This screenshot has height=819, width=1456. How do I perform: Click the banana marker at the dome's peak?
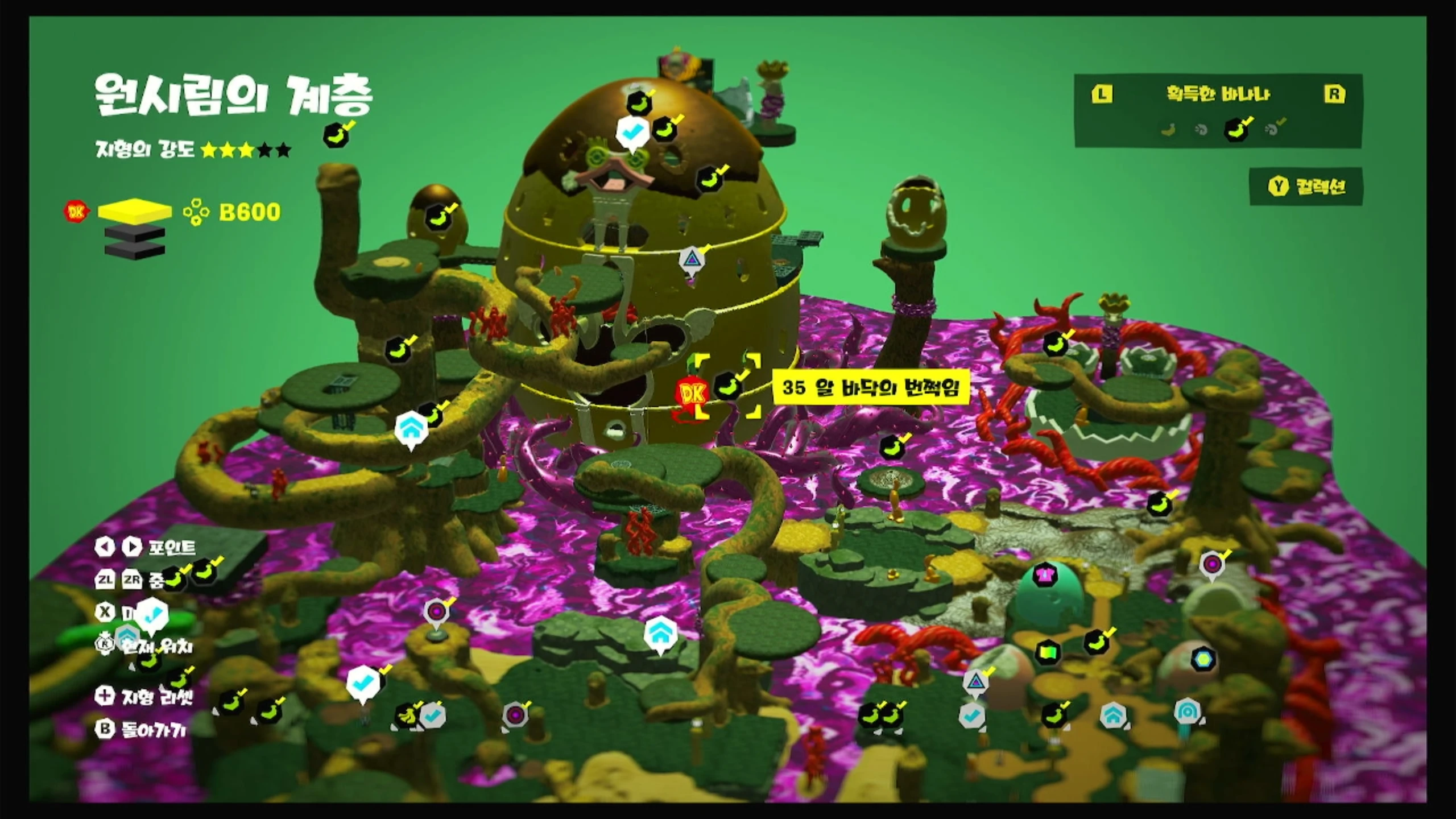639,104
